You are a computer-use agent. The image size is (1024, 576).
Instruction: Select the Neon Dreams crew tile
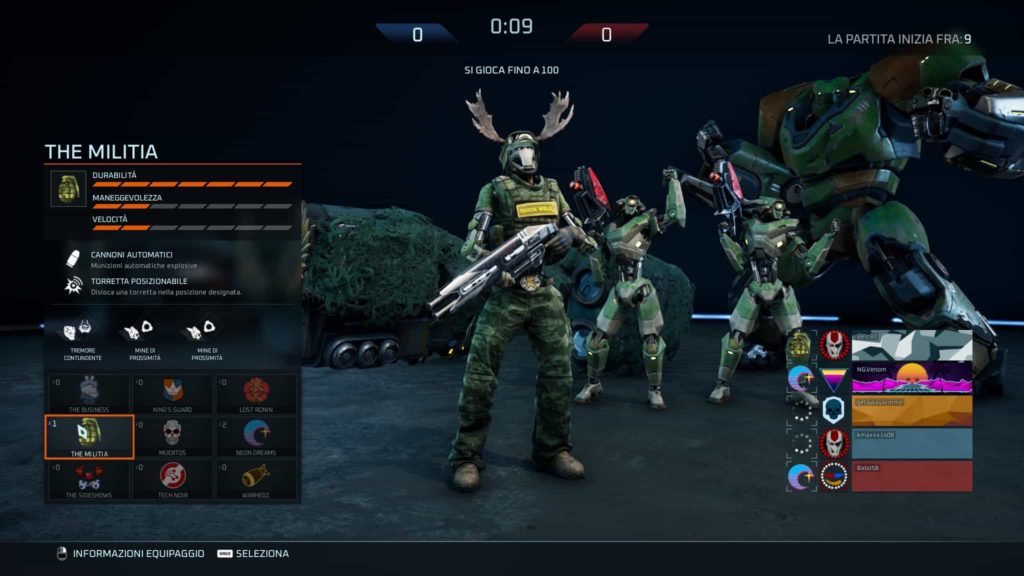click(x=255, y=437)
